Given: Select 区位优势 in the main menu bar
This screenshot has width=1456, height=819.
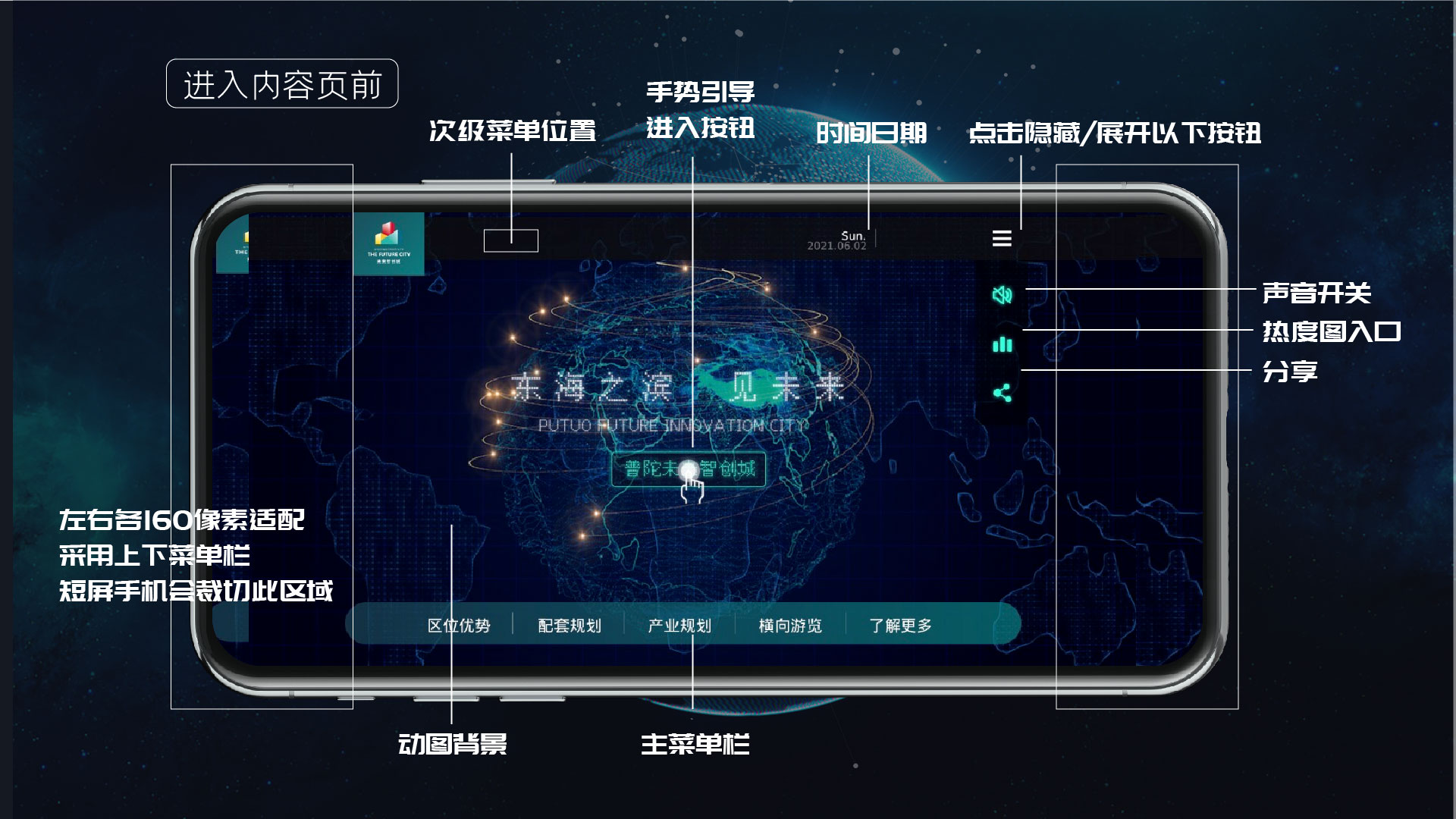Looking at the screenshot, I should (459, 625).
